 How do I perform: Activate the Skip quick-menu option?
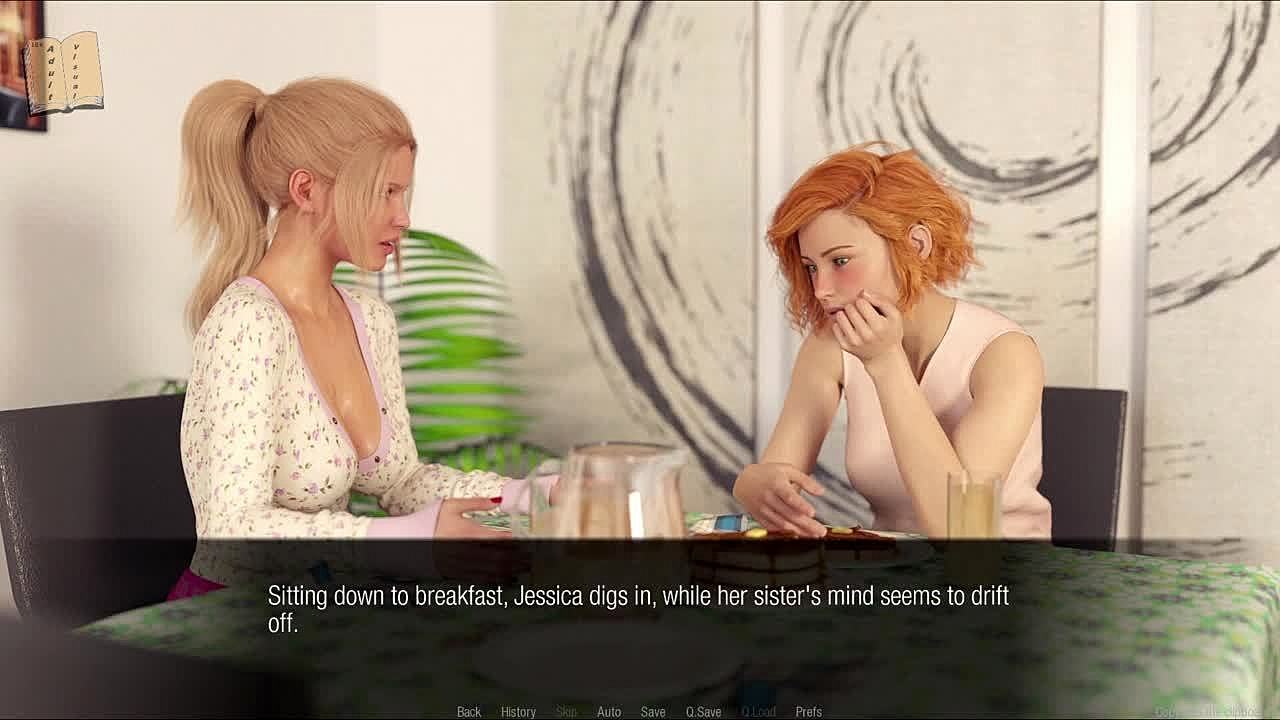pos(566,712)
